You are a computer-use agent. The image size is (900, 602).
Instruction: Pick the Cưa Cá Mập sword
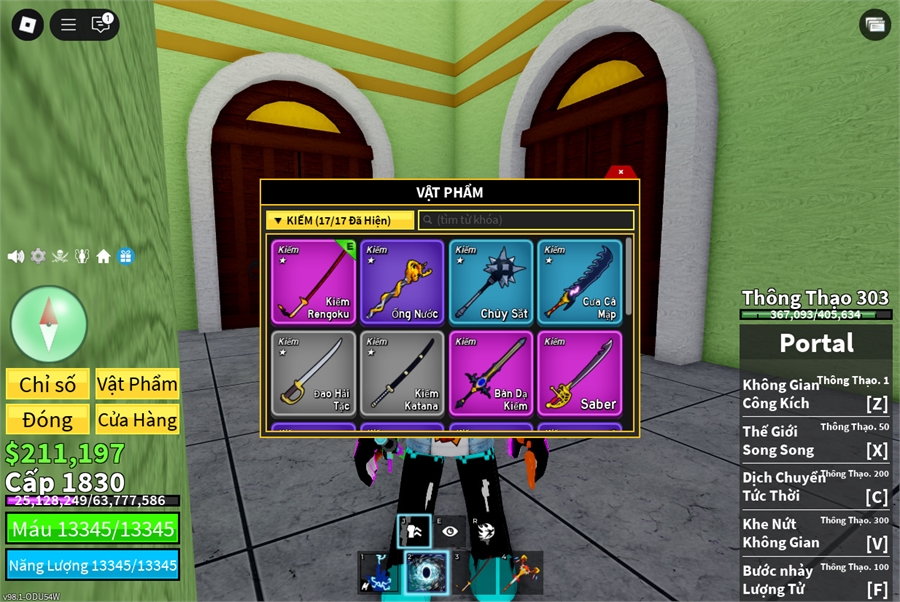pyautogui.click(x=579, y=281)
